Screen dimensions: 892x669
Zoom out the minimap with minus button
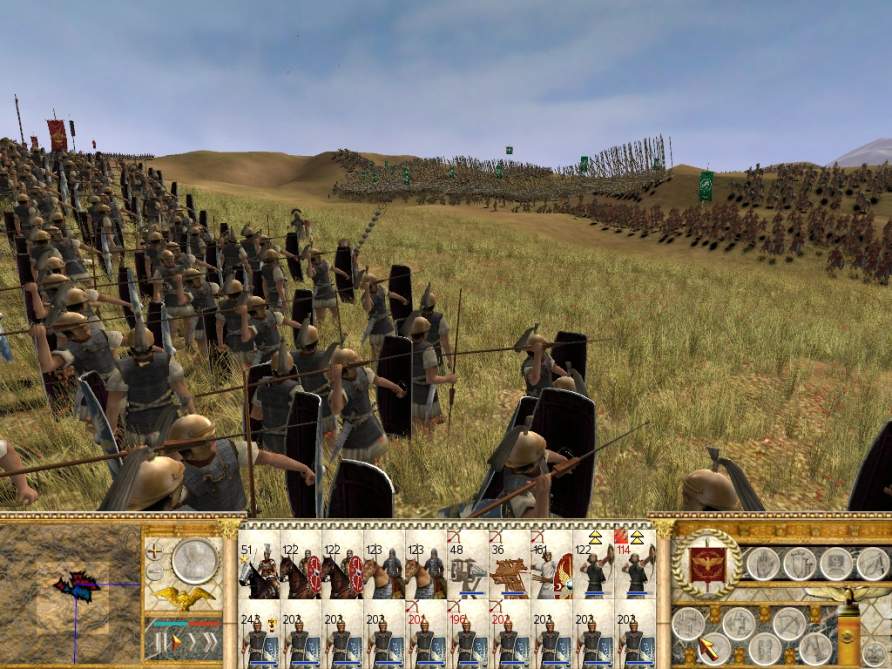(154, 573)
